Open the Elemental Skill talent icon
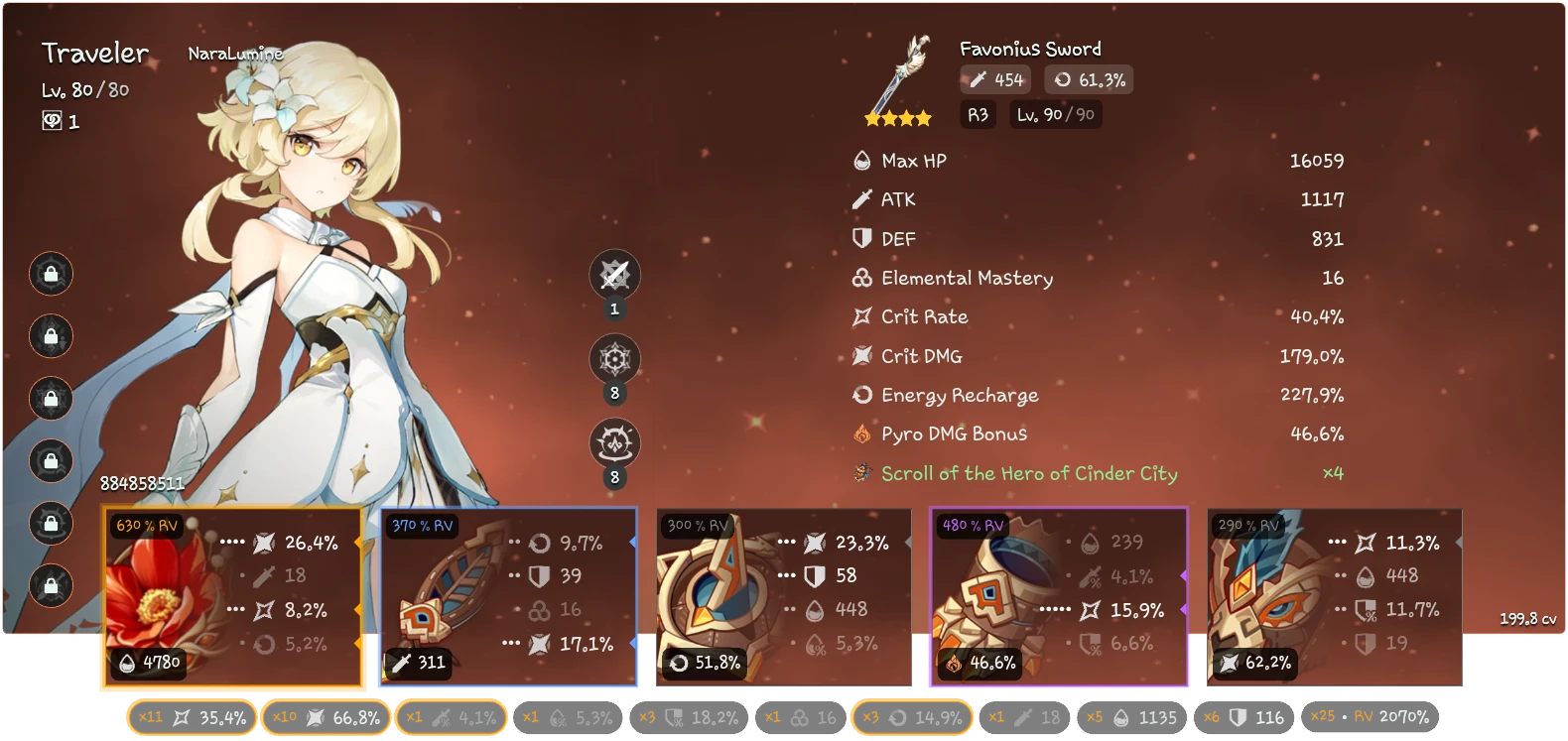 (615, 359)
